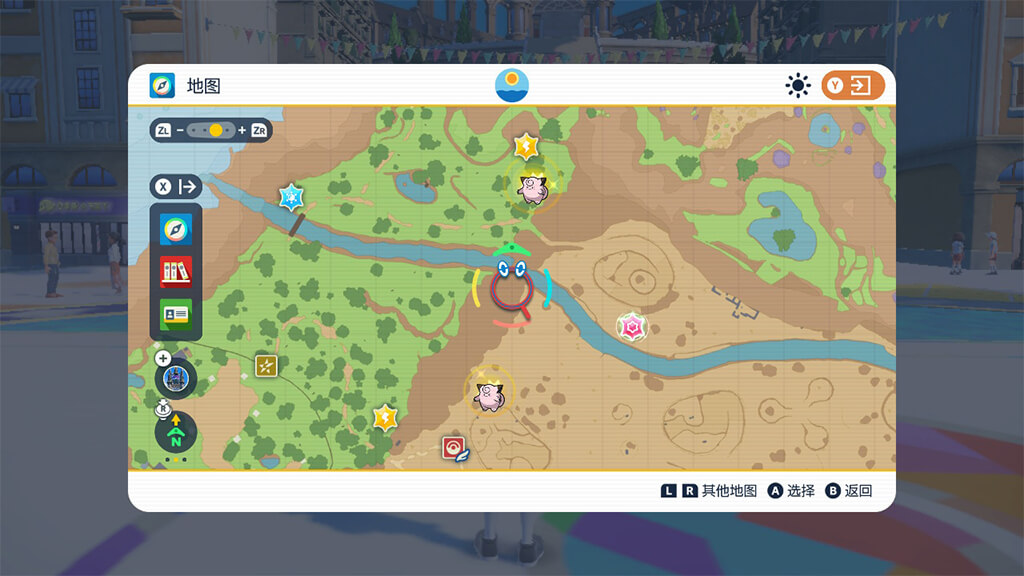
Task: Select the red Pokémon Center map marker
Action: (455, 448)
